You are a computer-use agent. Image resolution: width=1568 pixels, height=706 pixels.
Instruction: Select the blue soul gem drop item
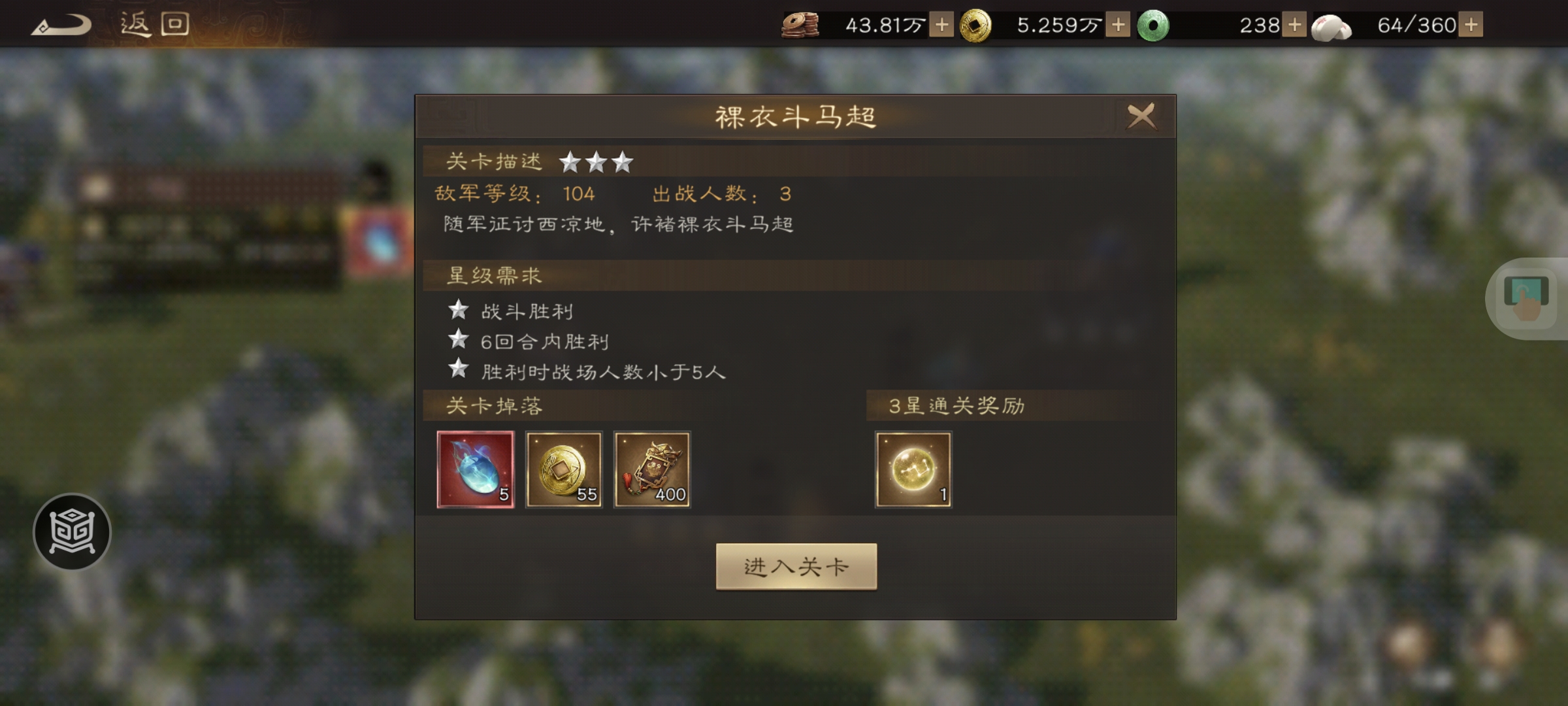476,469
